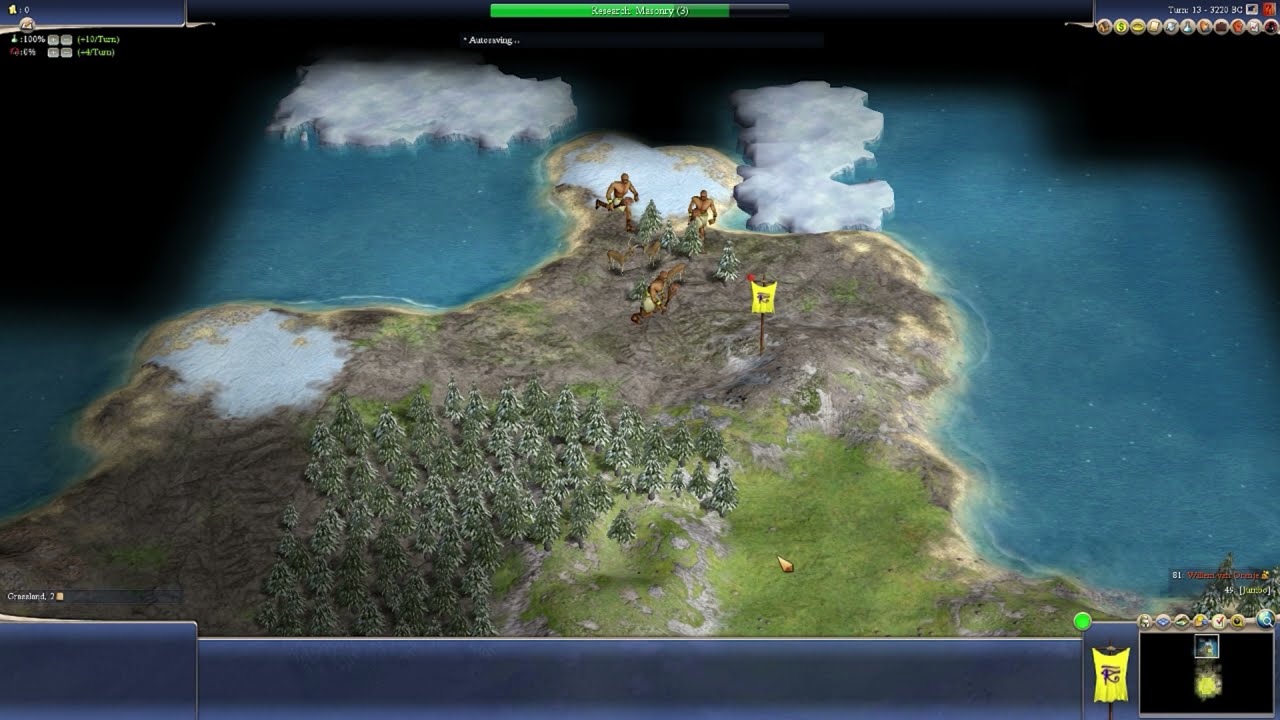Open the red question mark Civilopedia
The height and width of the screenshot is (720, 1280).
pyautogui.click(x=1270, y=27)
